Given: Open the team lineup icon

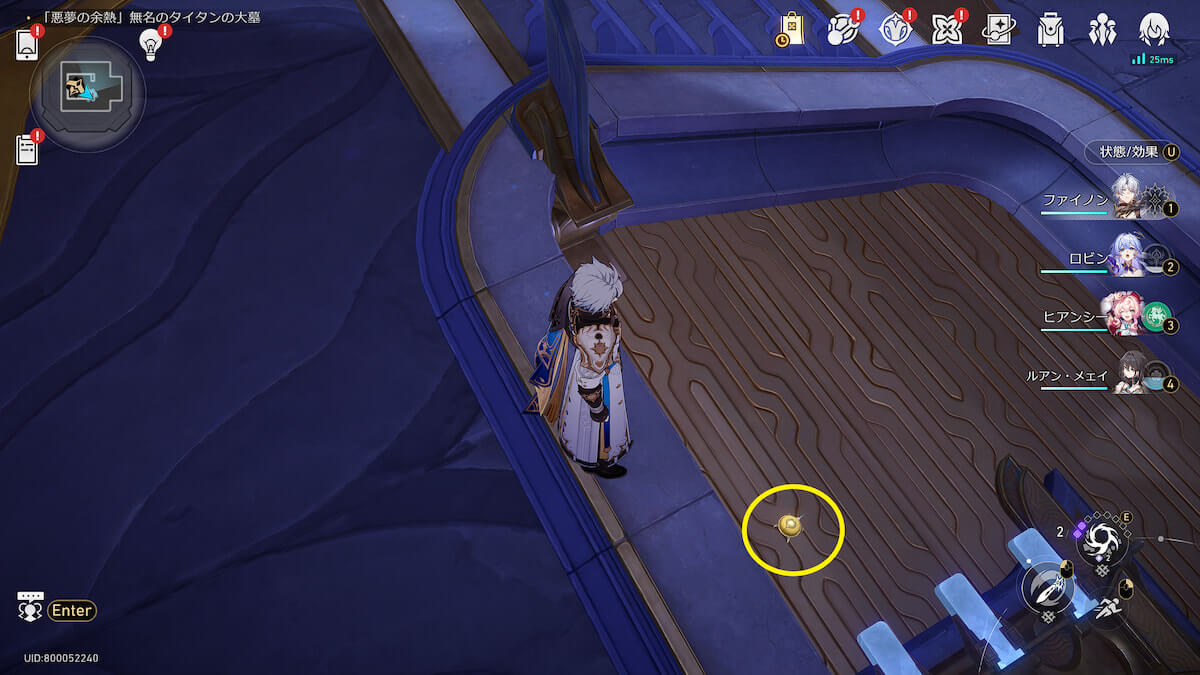Looking at the screenshot, I should pos(1103,30).
